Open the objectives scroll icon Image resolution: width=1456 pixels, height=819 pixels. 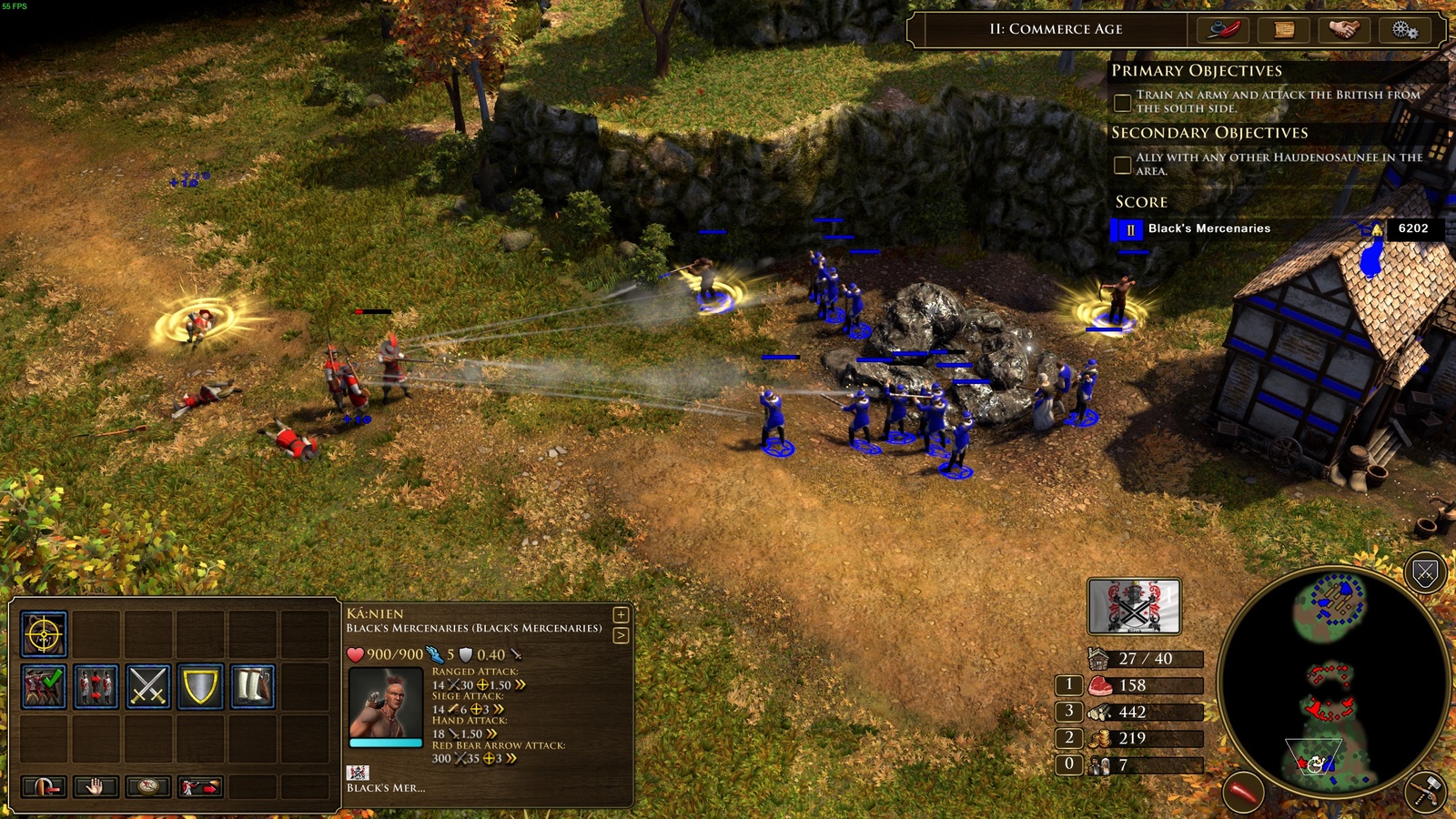[1283, 30]
